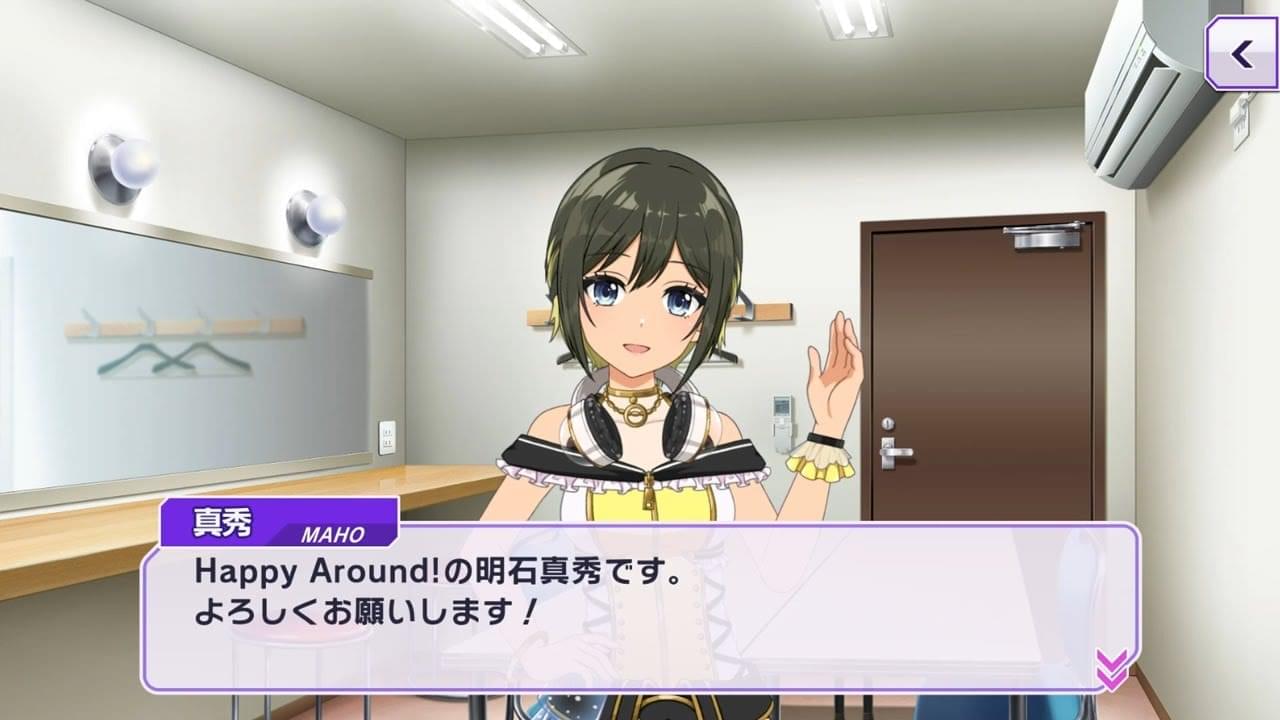The height and width of the screenshot is (720, 1280).
Task: Advance dialogue with the pink down-arrow indicator
Action: pos(1111,669)
